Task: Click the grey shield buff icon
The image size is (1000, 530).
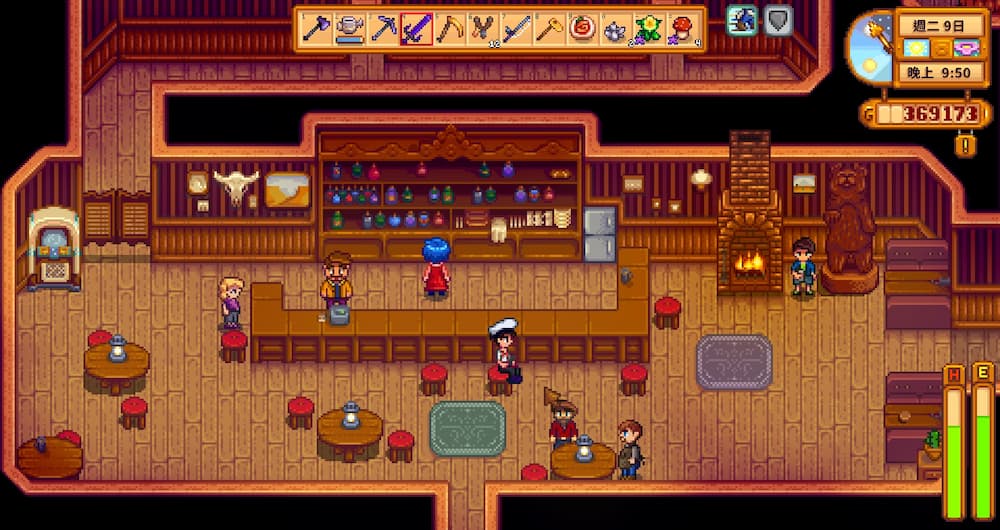Action: coord(778,20)
